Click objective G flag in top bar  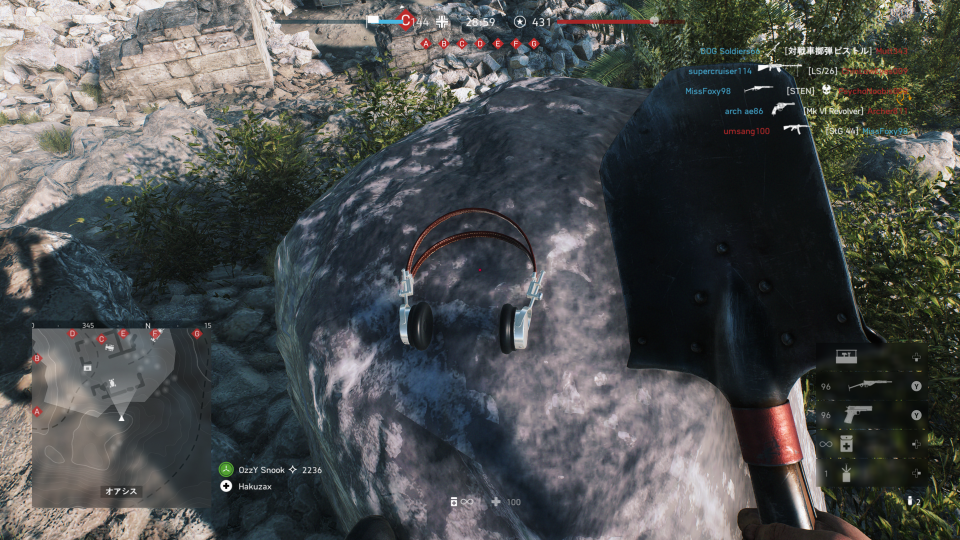tap(534, 44)
